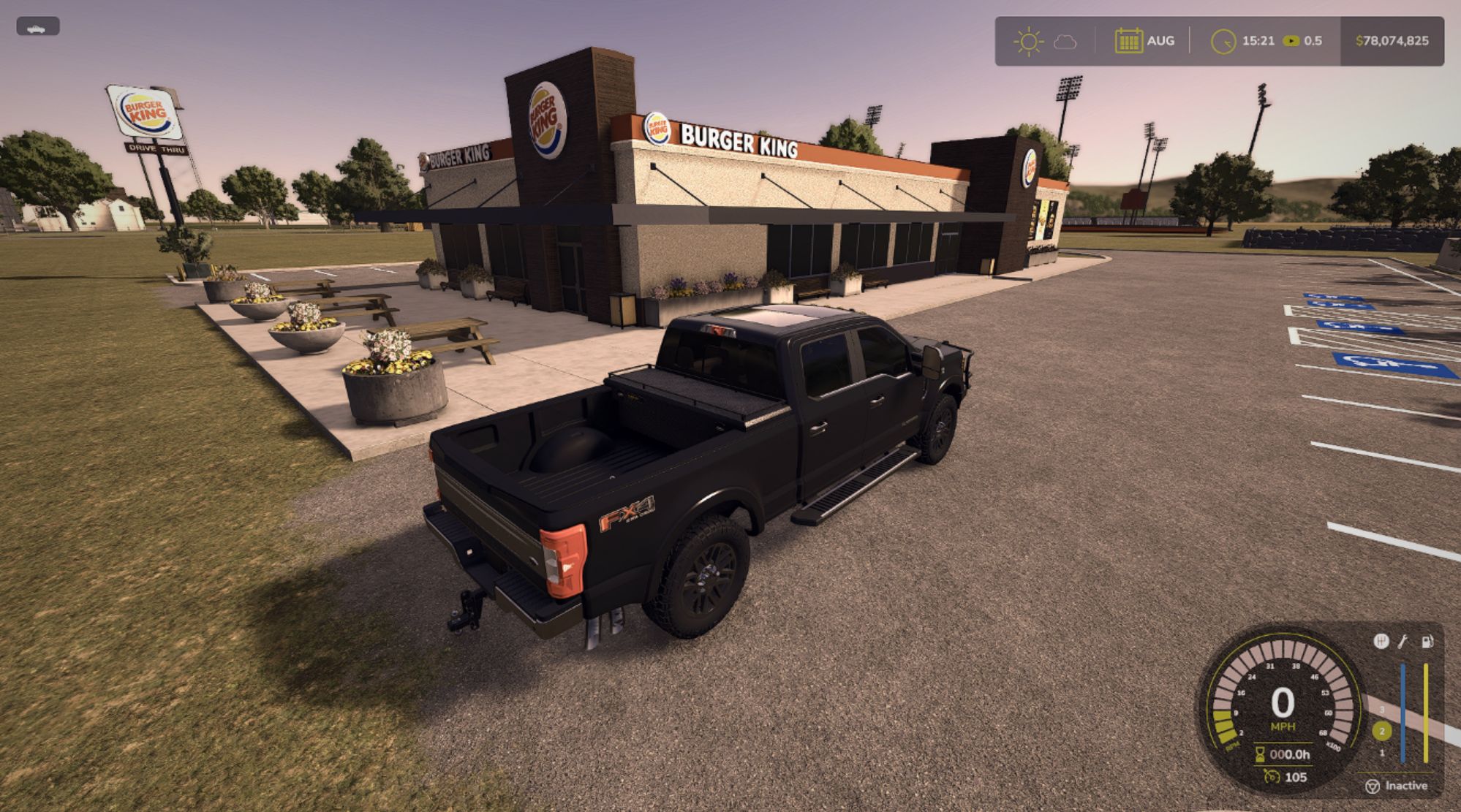Click the hourglass operating hours icon
Viewport: 1461px width, 812px height.
(x=1260, y=754)
